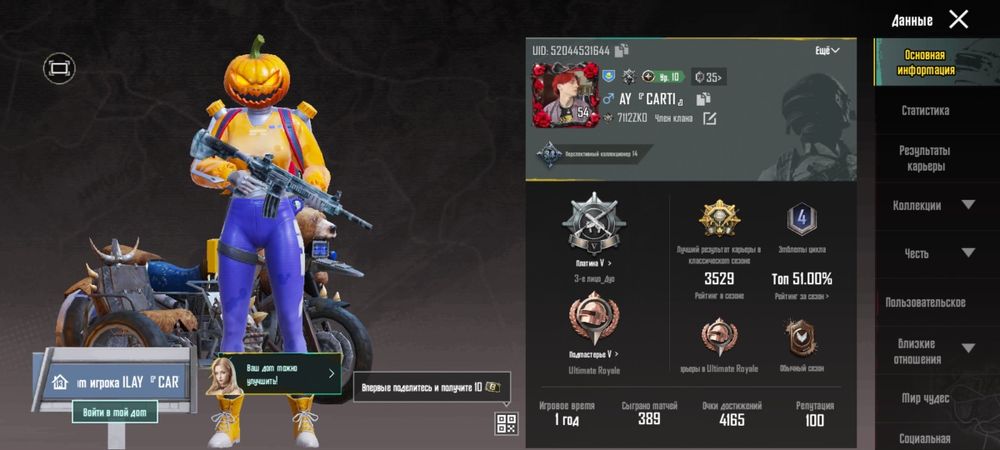Show the Социальная tab
This screenshot has width=1000, height=450.
click(925, 438)
